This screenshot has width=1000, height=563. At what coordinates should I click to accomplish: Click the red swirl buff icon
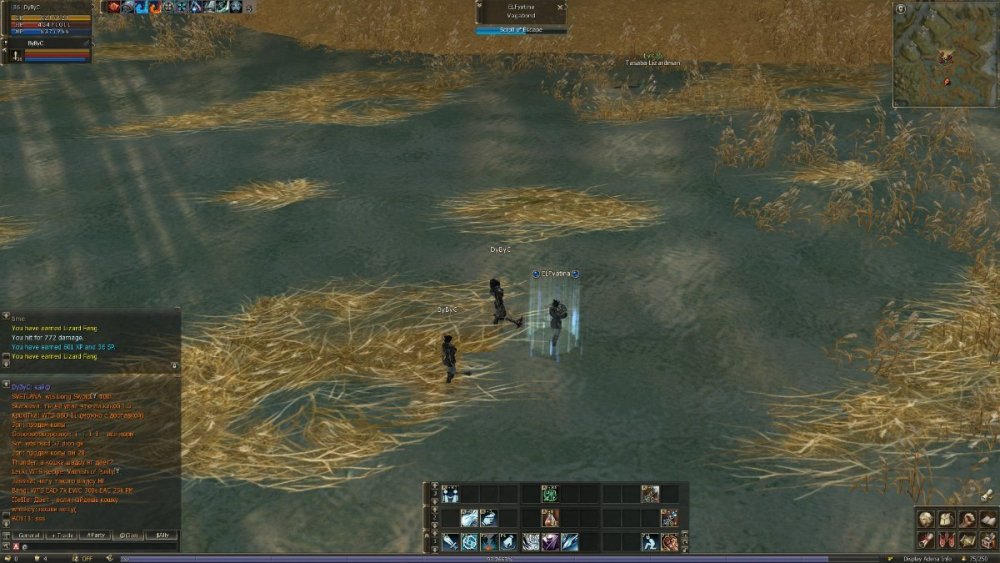pos(156,7)
